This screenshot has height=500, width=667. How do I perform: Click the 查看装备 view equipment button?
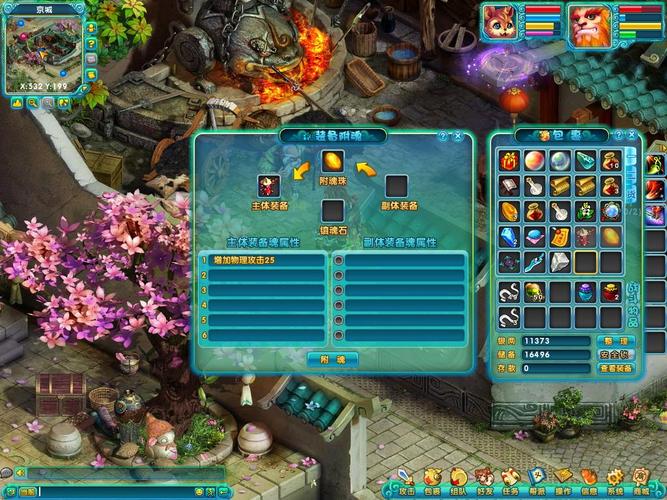pos(616,368)
